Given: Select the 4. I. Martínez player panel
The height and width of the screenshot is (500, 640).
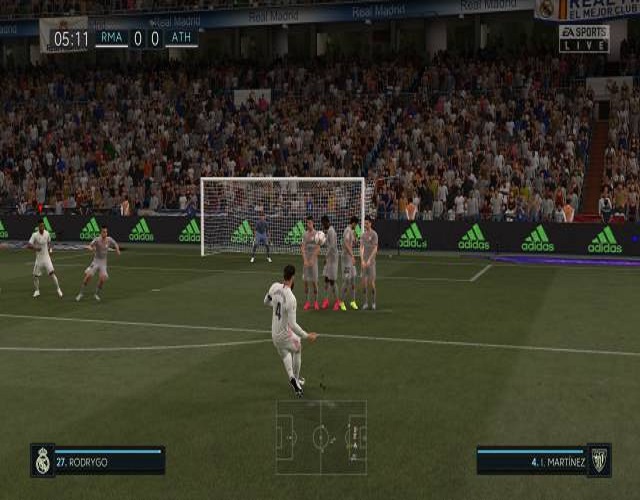Looking at the screenshot, I should (543, 460).
